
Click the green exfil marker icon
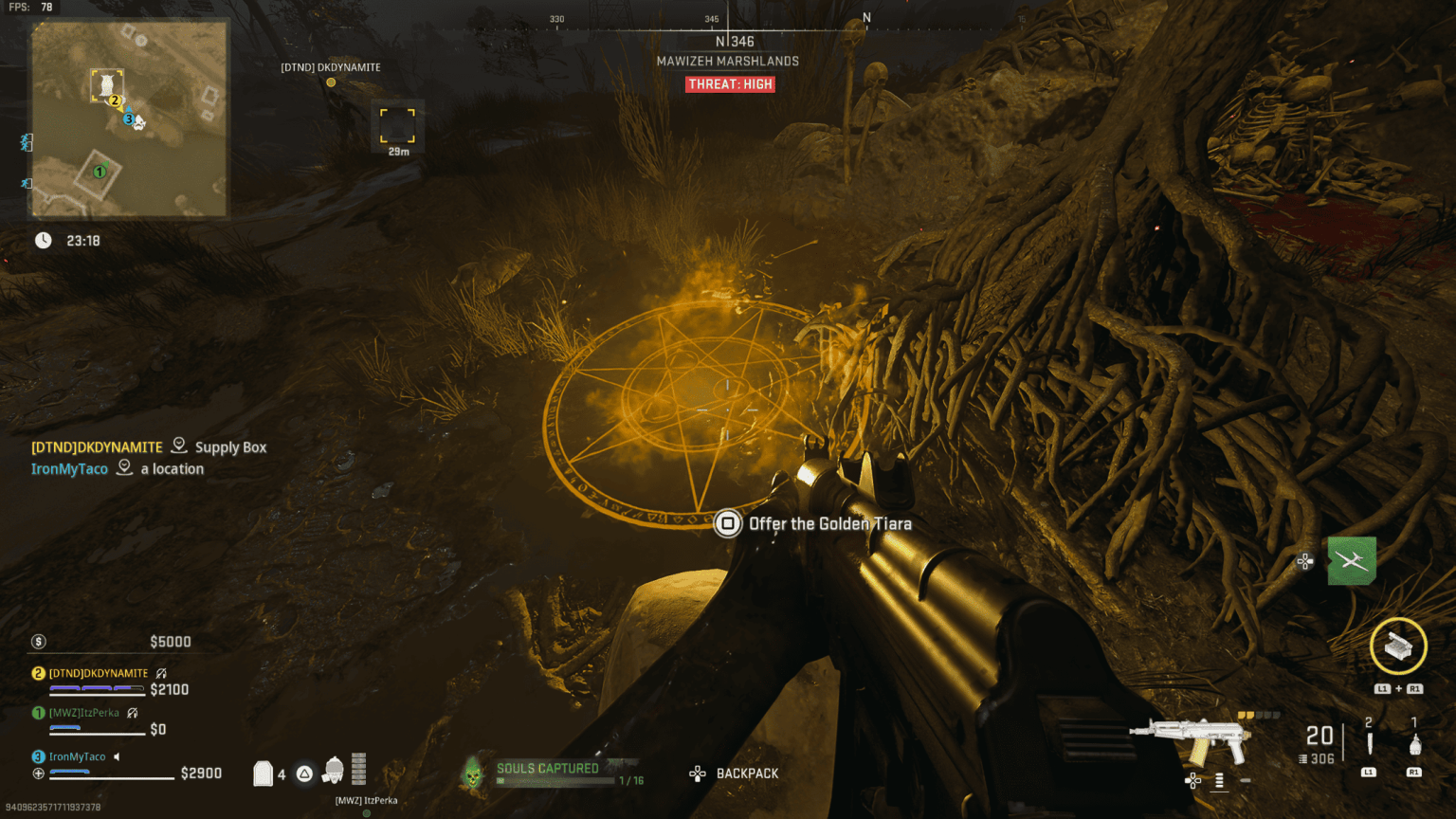click(1351, 560)
